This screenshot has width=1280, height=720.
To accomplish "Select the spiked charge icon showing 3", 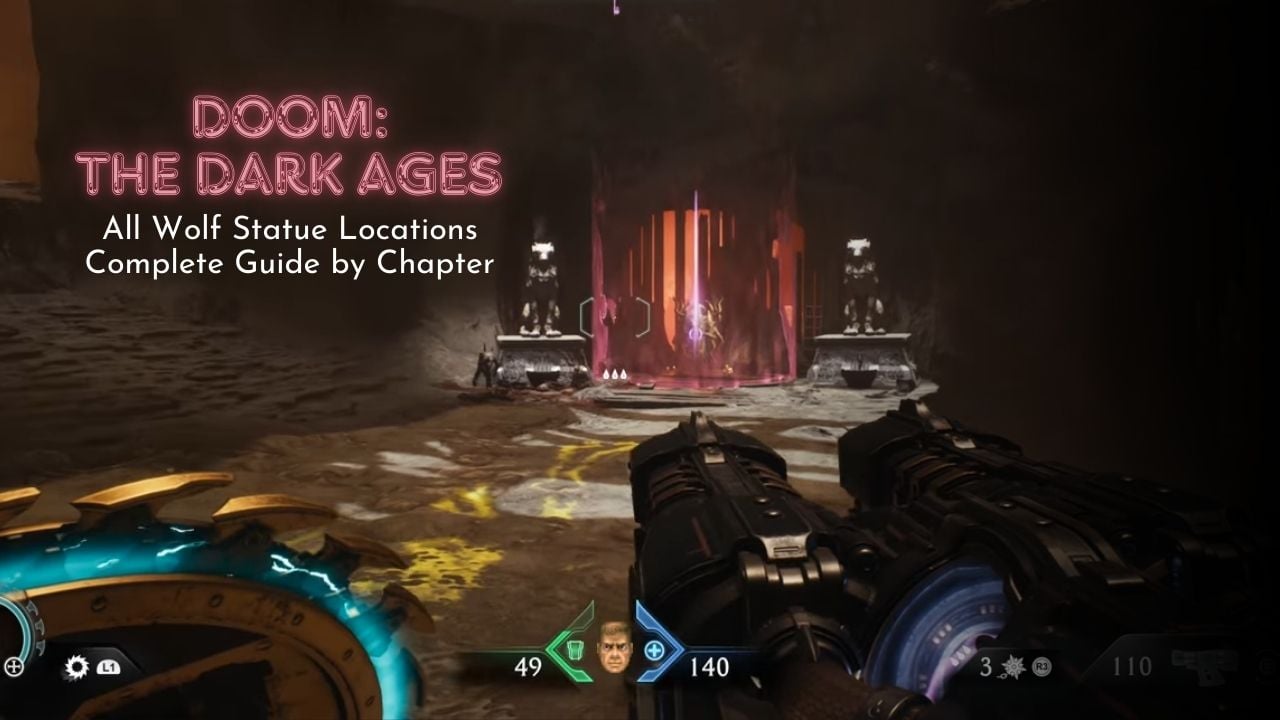I will (x=1012, y=668).
